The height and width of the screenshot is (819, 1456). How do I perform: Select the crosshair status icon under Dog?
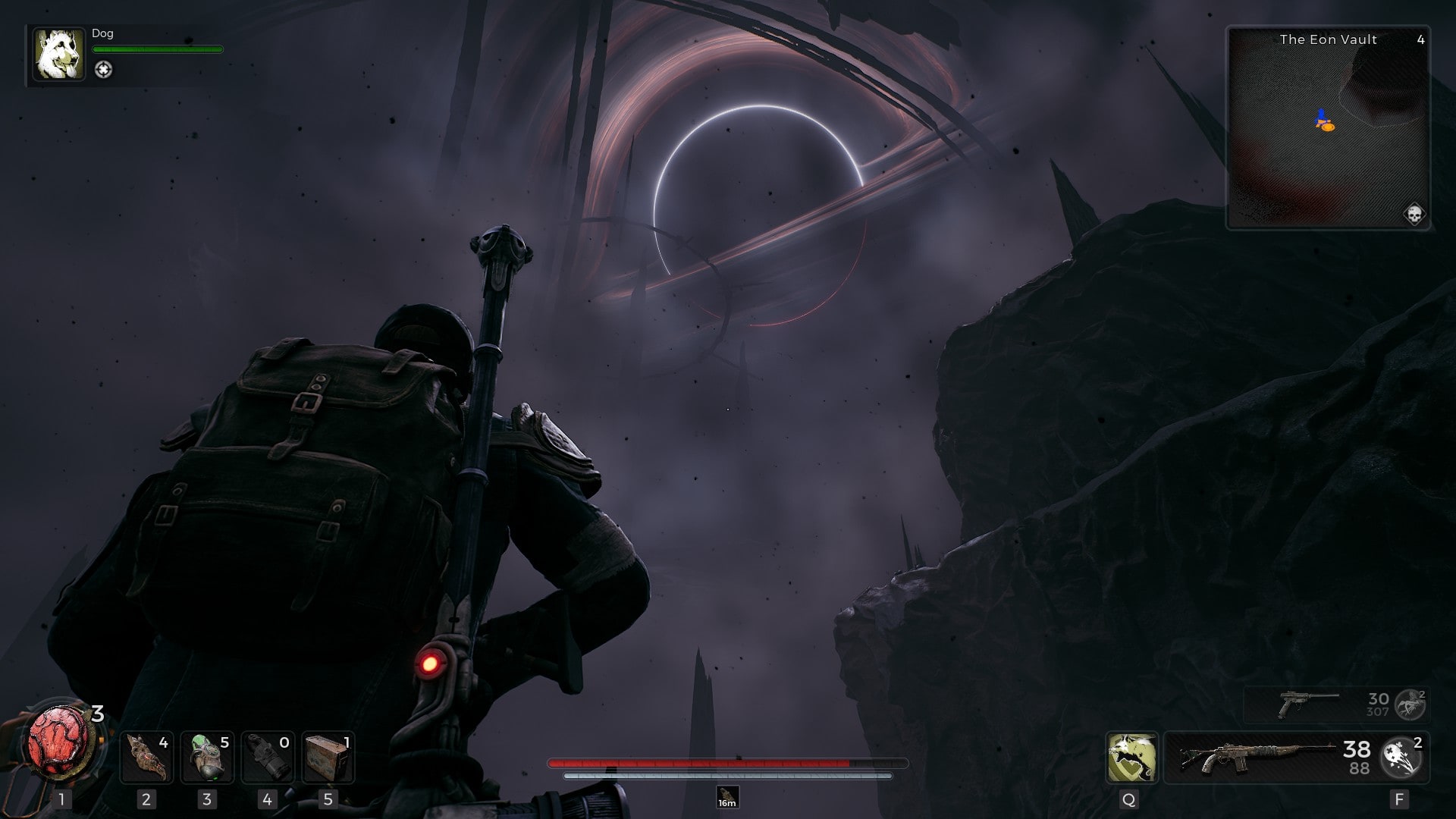point(103,70)
